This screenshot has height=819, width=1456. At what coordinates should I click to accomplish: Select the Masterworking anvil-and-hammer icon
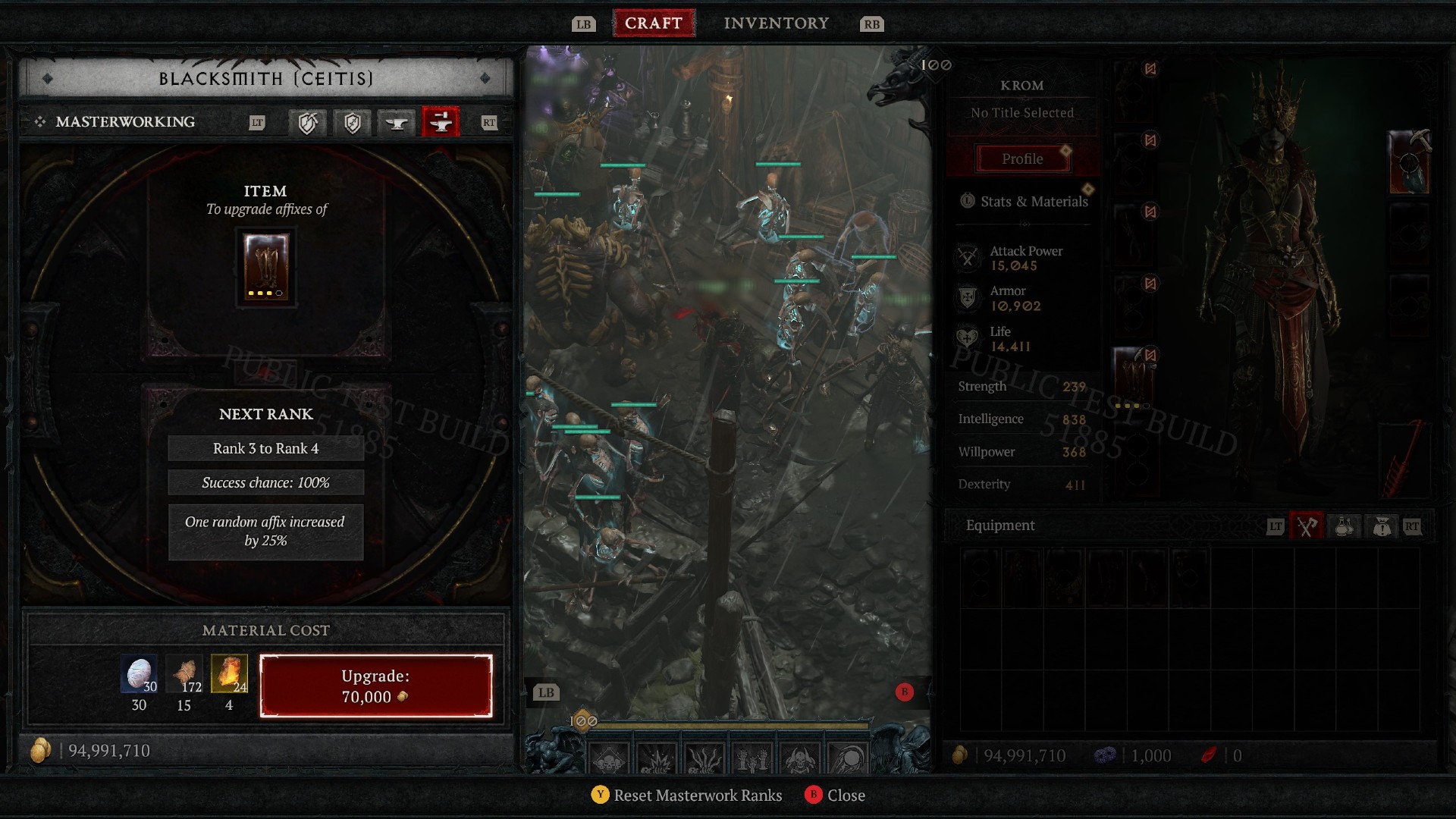pyautogui.click(x=441, y=122)
